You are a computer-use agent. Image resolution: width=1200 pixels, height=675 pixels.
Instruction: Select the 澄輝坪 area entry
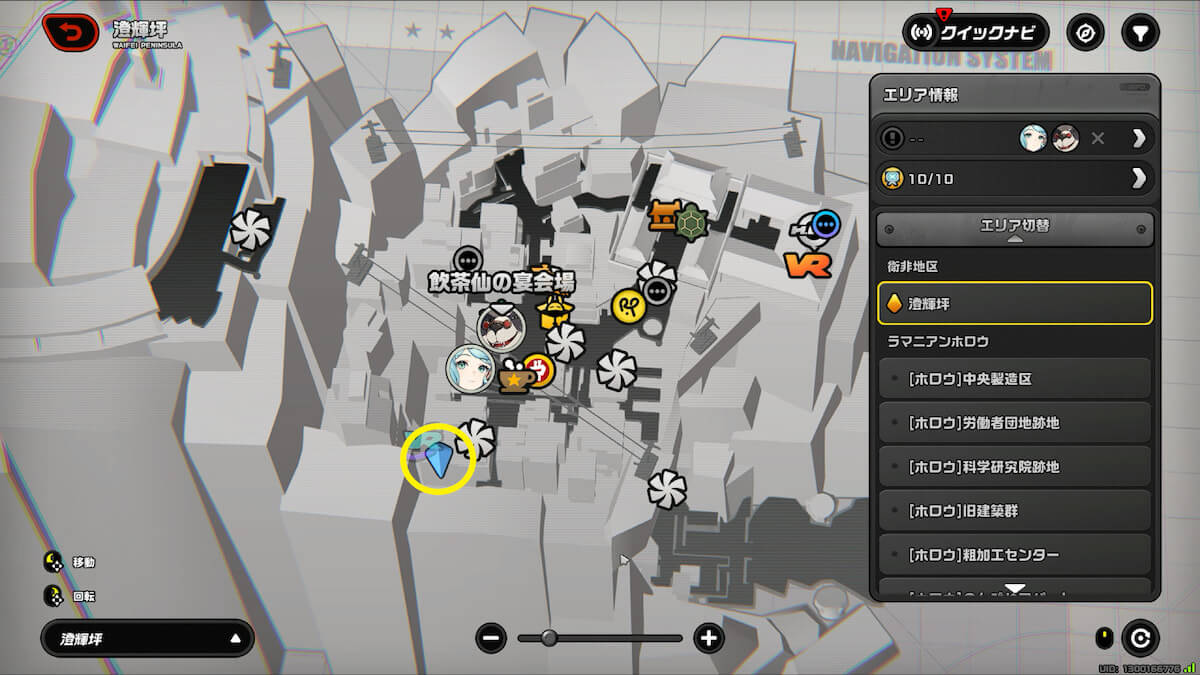[1015, 303]
